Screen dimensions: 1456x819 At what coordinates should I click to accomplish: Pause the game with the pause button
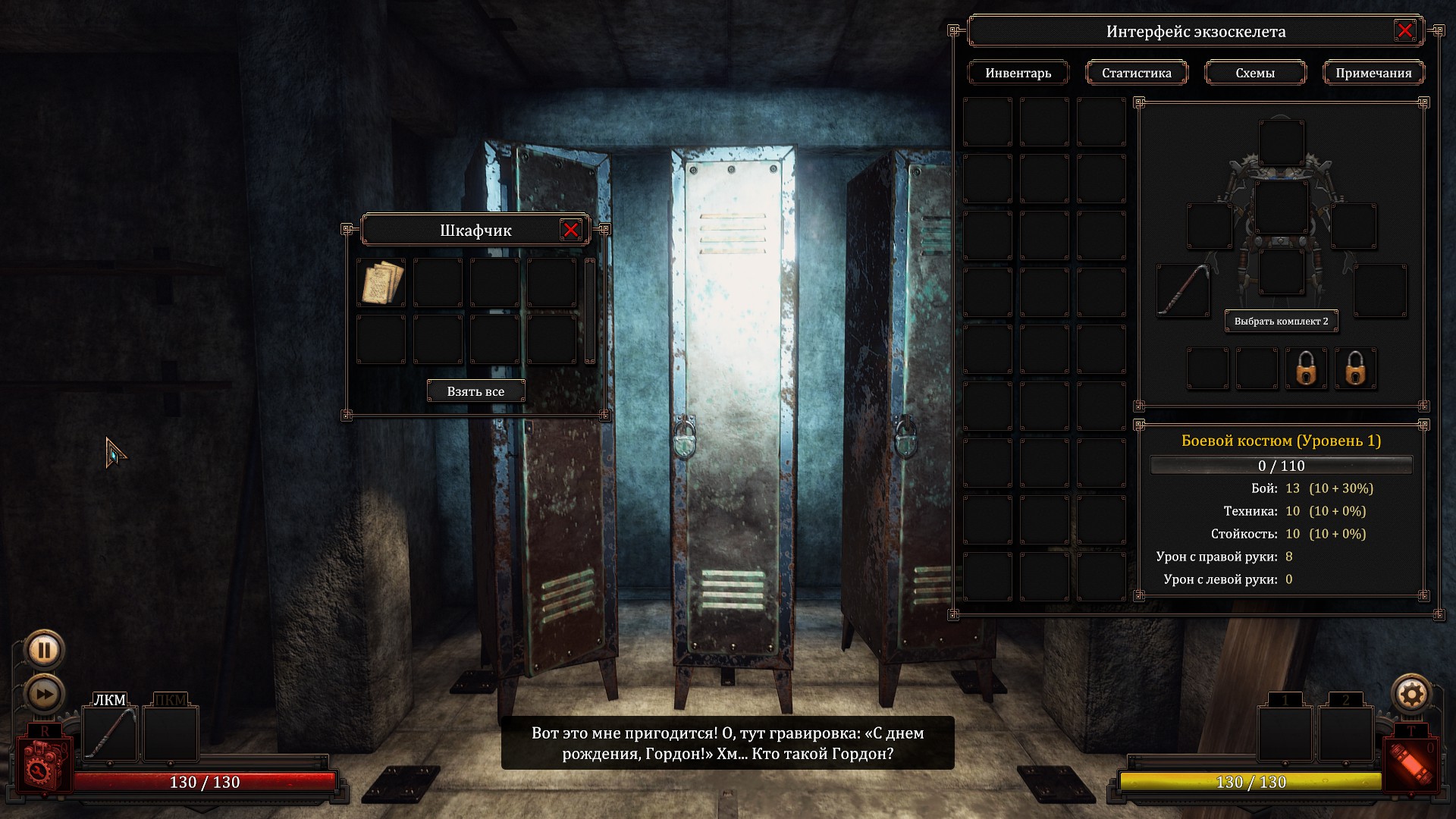pyautogui.click(x=45, y=649)
